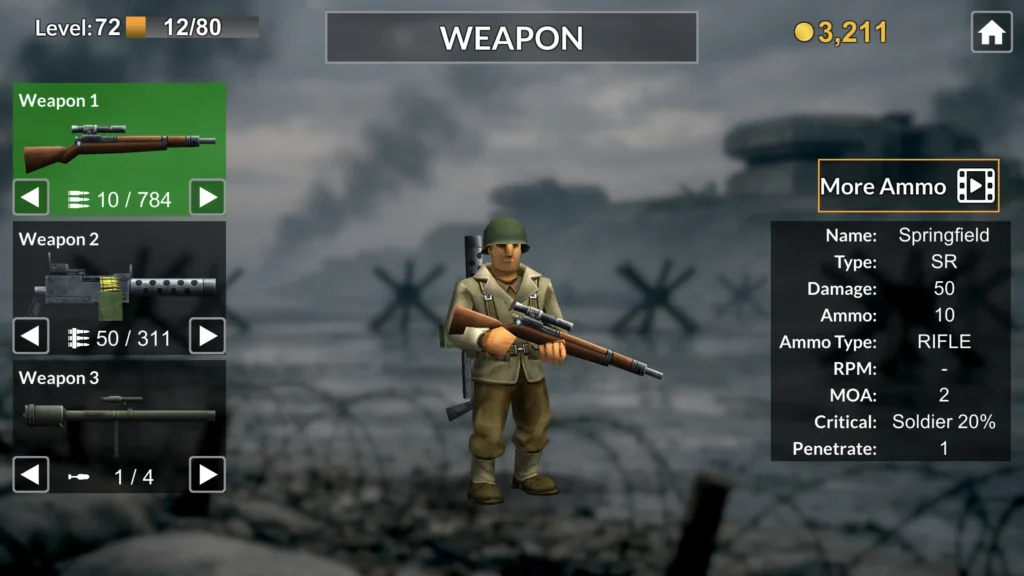
Task: Cycle Weapon 1 to the next gun
Action: [207, 197]
